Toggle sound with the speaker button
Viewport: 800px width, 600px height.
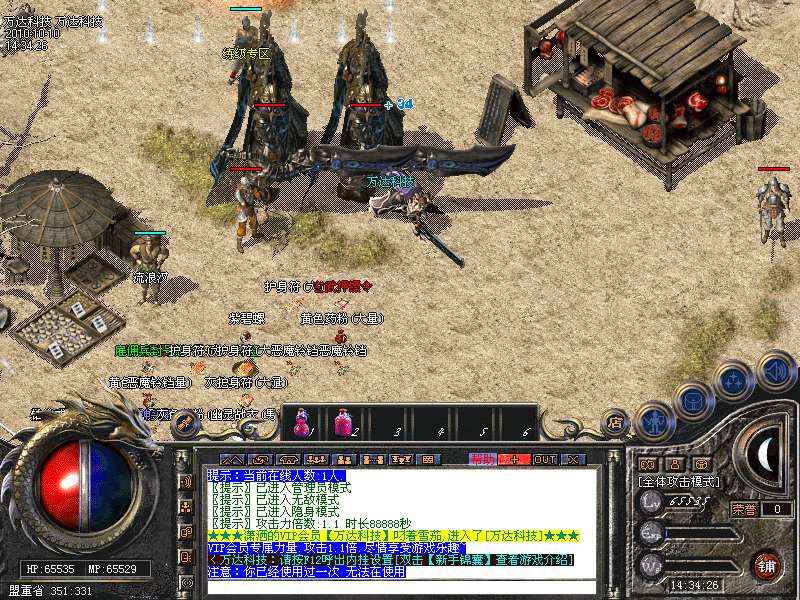[x=775, y=369]
